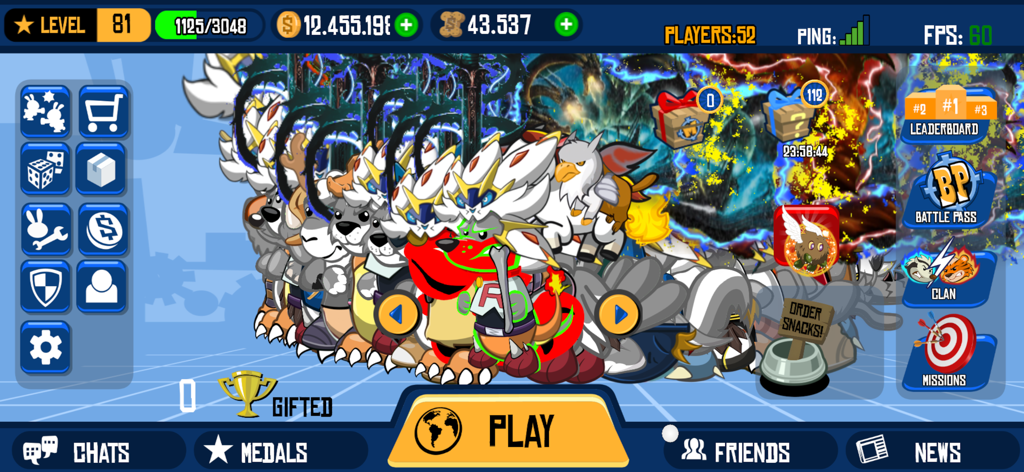The height and width of the screenshot is (472, 1024).
Task: Open the Clan menu
Action: pos(946,273)
